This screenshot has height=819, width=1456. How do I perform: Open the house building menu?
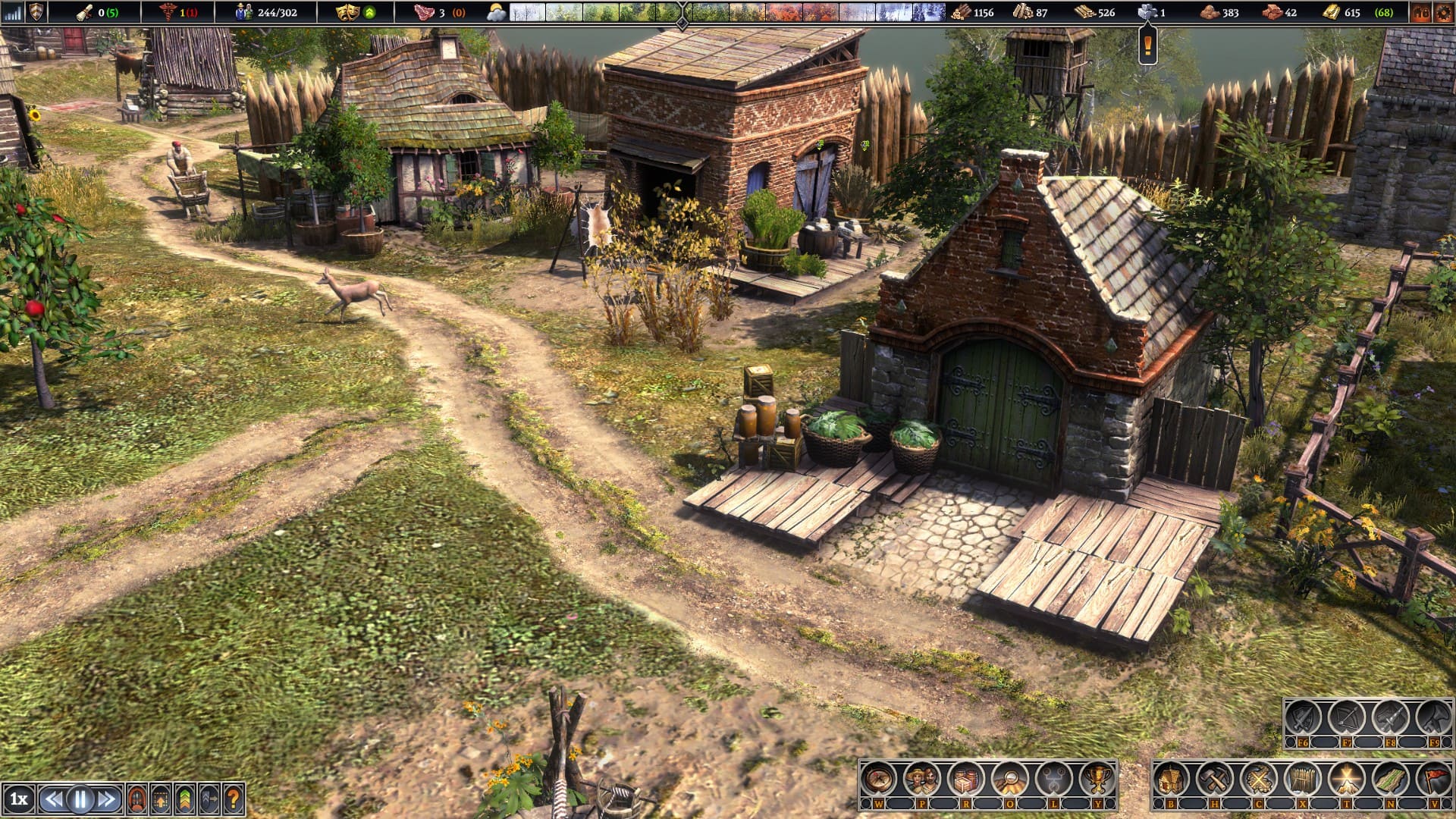tap(1171, 779)
